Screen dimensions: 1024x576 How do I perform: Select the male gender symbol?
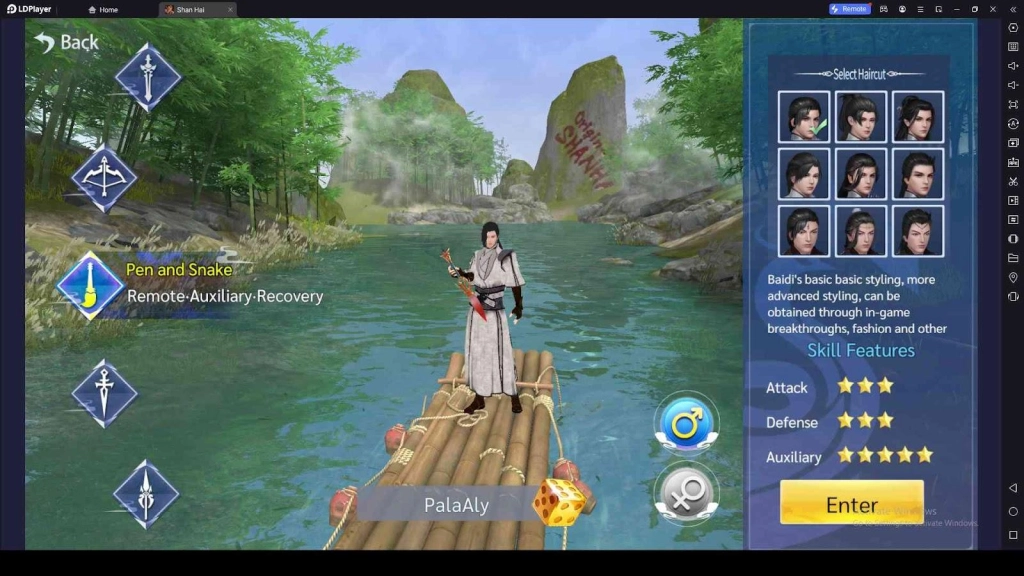click(686, 424)
